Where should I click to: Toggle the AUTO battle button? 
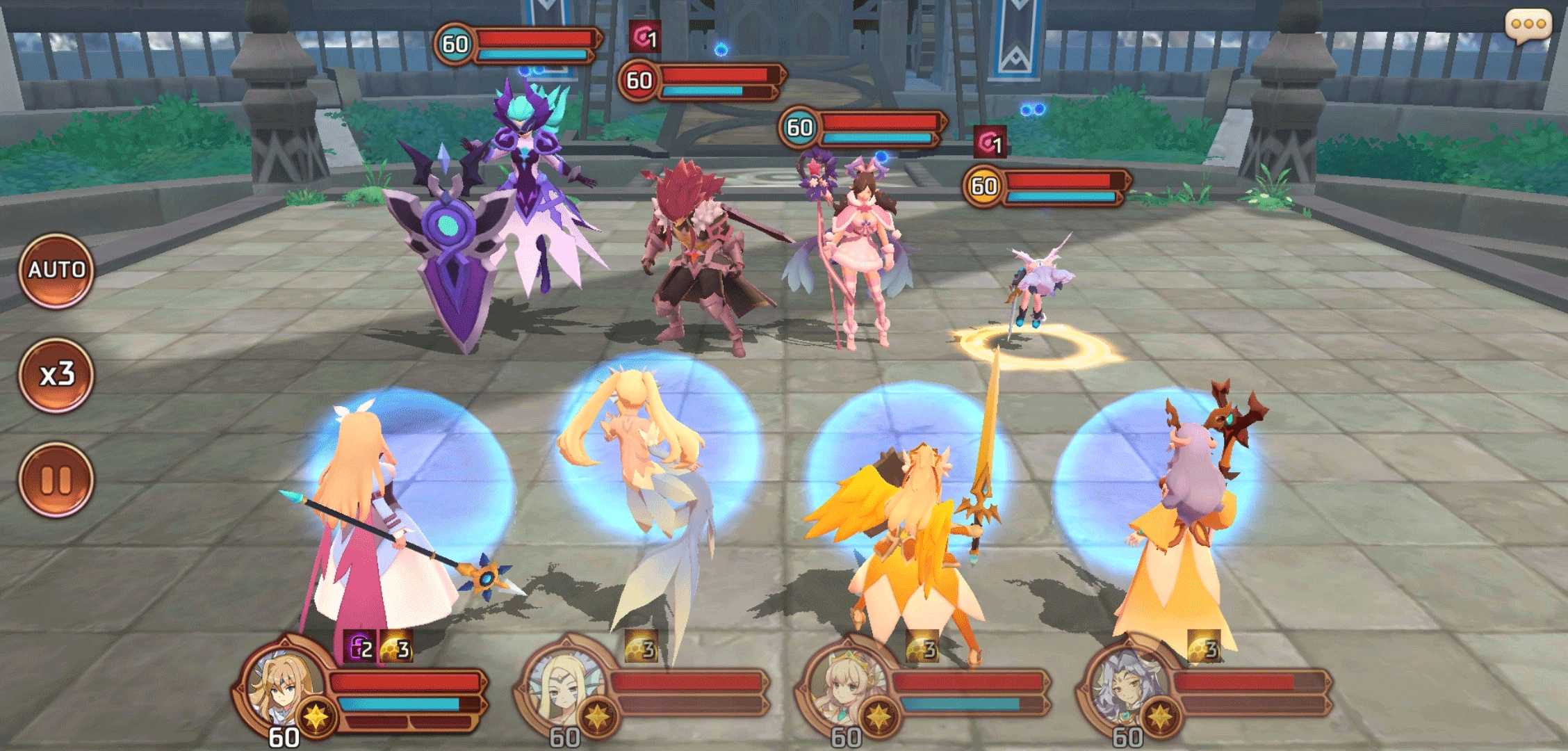[x=56, y=270]
